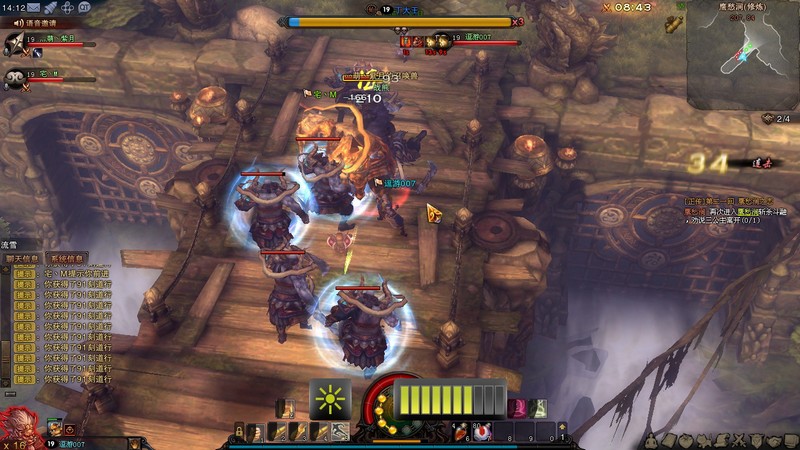
Task: Click the hotbar page arrow labelled 1
Action: (x=561, y=431)
